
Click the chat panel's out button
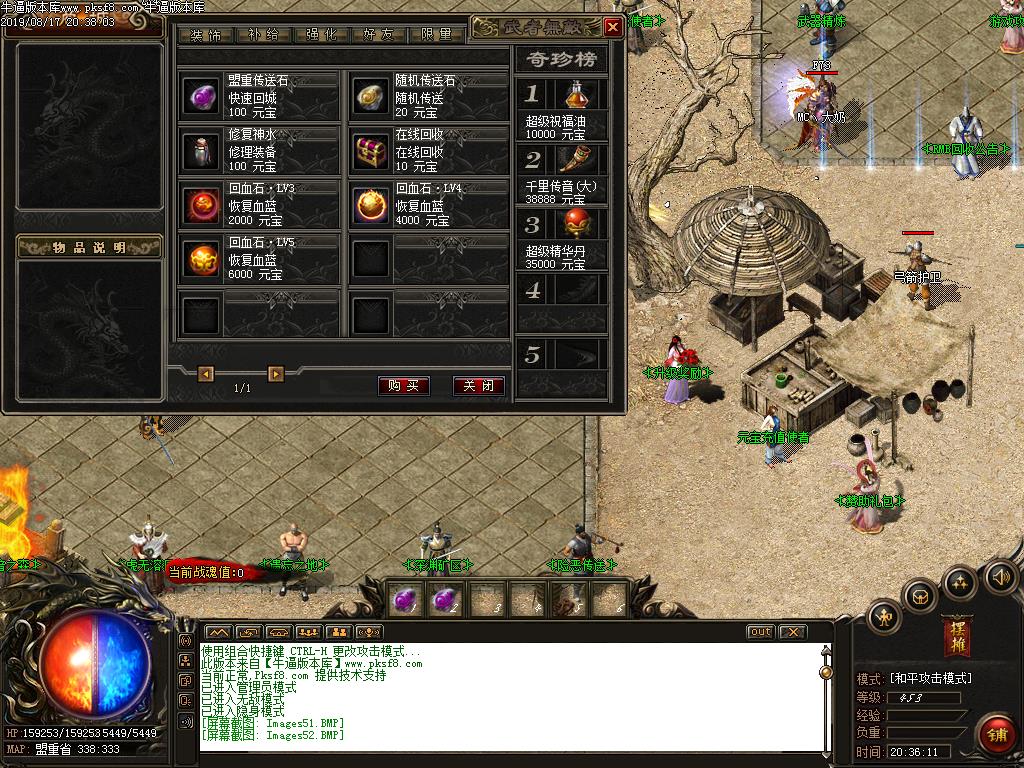coord(760,631)
